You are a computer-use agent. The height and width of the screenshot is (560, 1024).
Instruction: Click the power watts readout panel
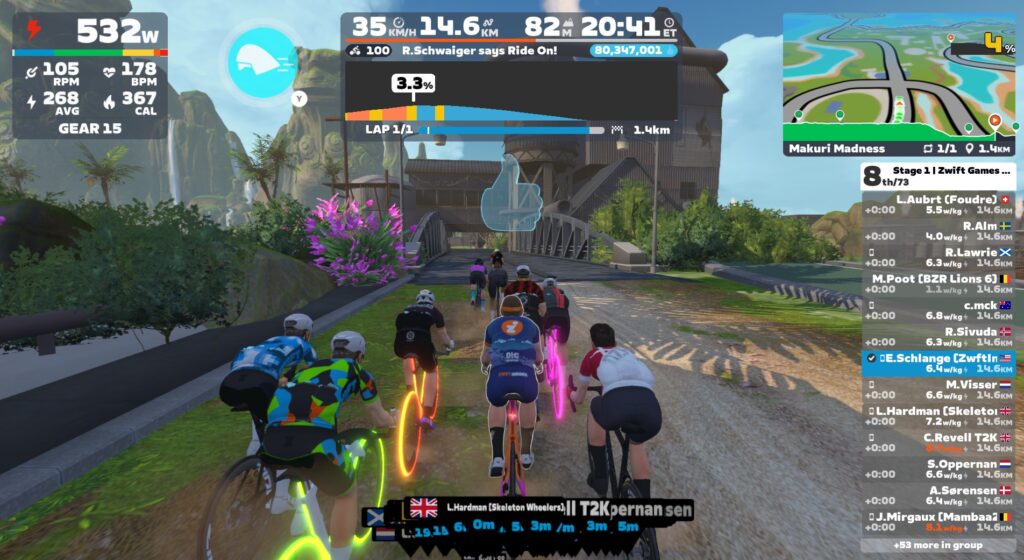click(x=90, y=33)
